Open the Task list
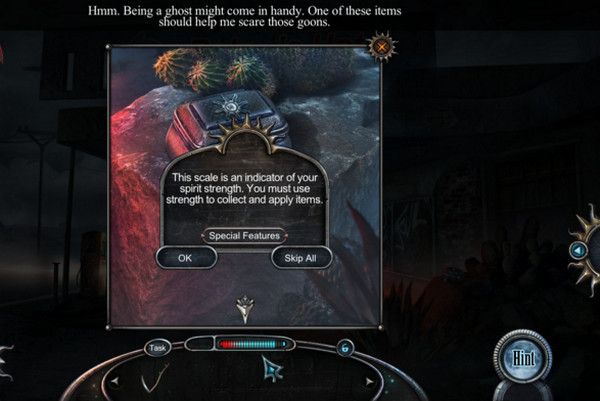 tap(157, 348)
